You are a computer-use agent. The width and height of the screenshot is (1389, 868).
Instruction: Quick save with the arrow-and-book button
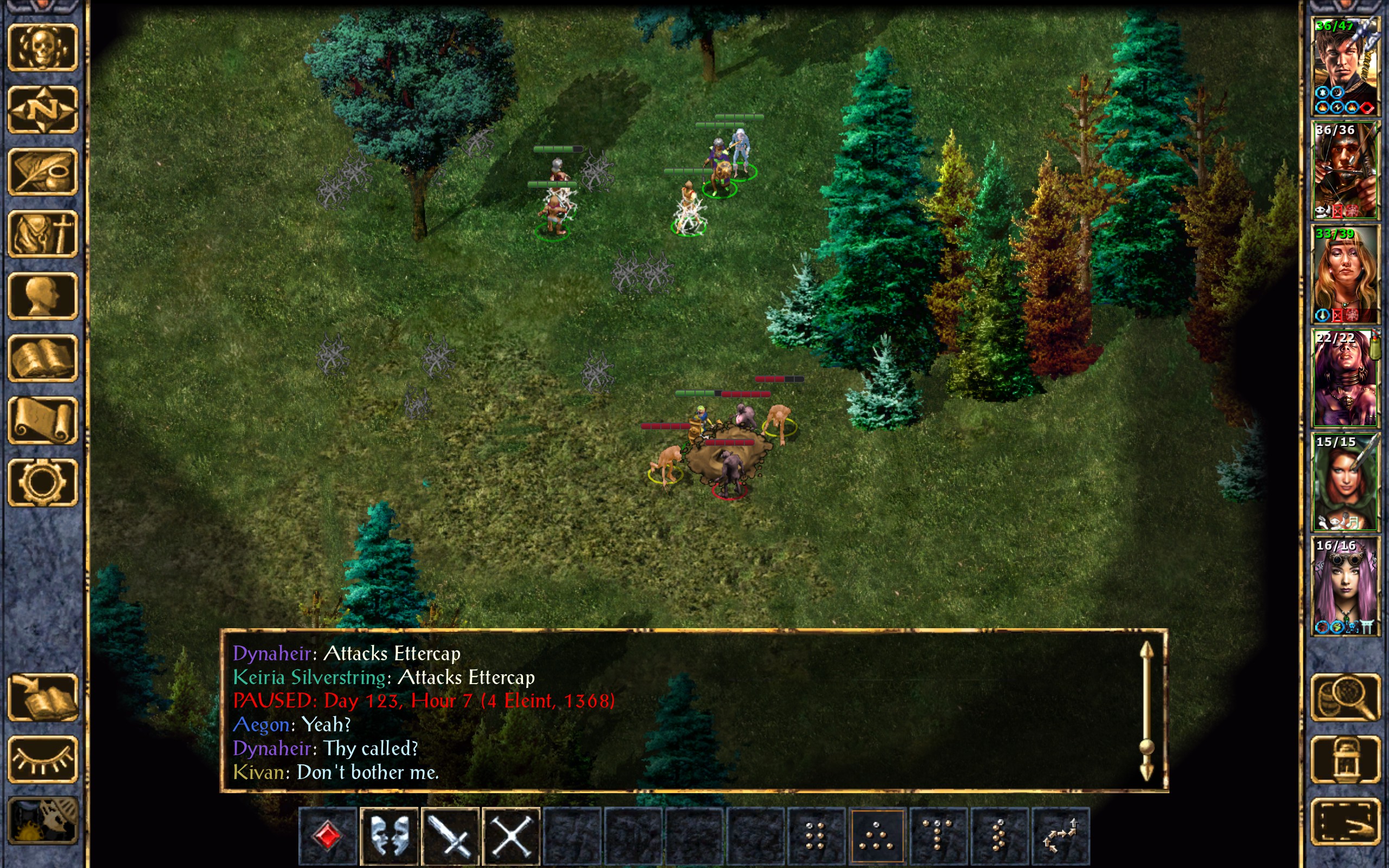[x=42, y=698]
